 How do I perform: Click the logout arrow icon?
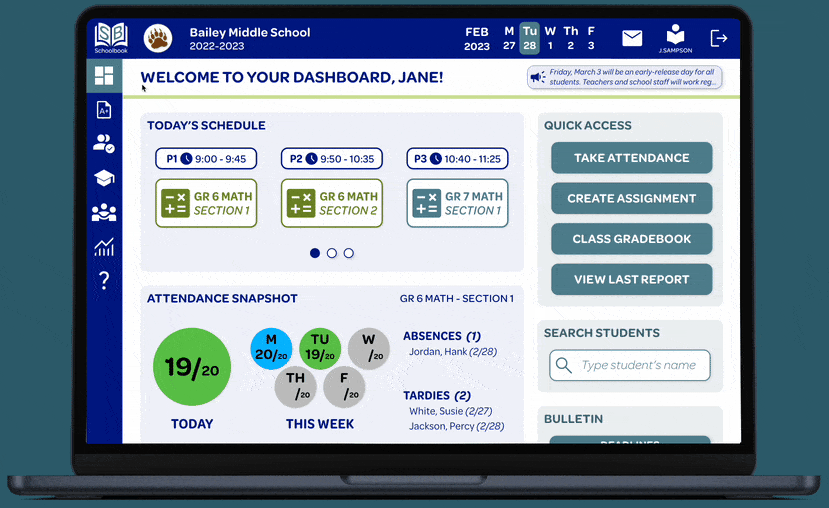point(718,38)
